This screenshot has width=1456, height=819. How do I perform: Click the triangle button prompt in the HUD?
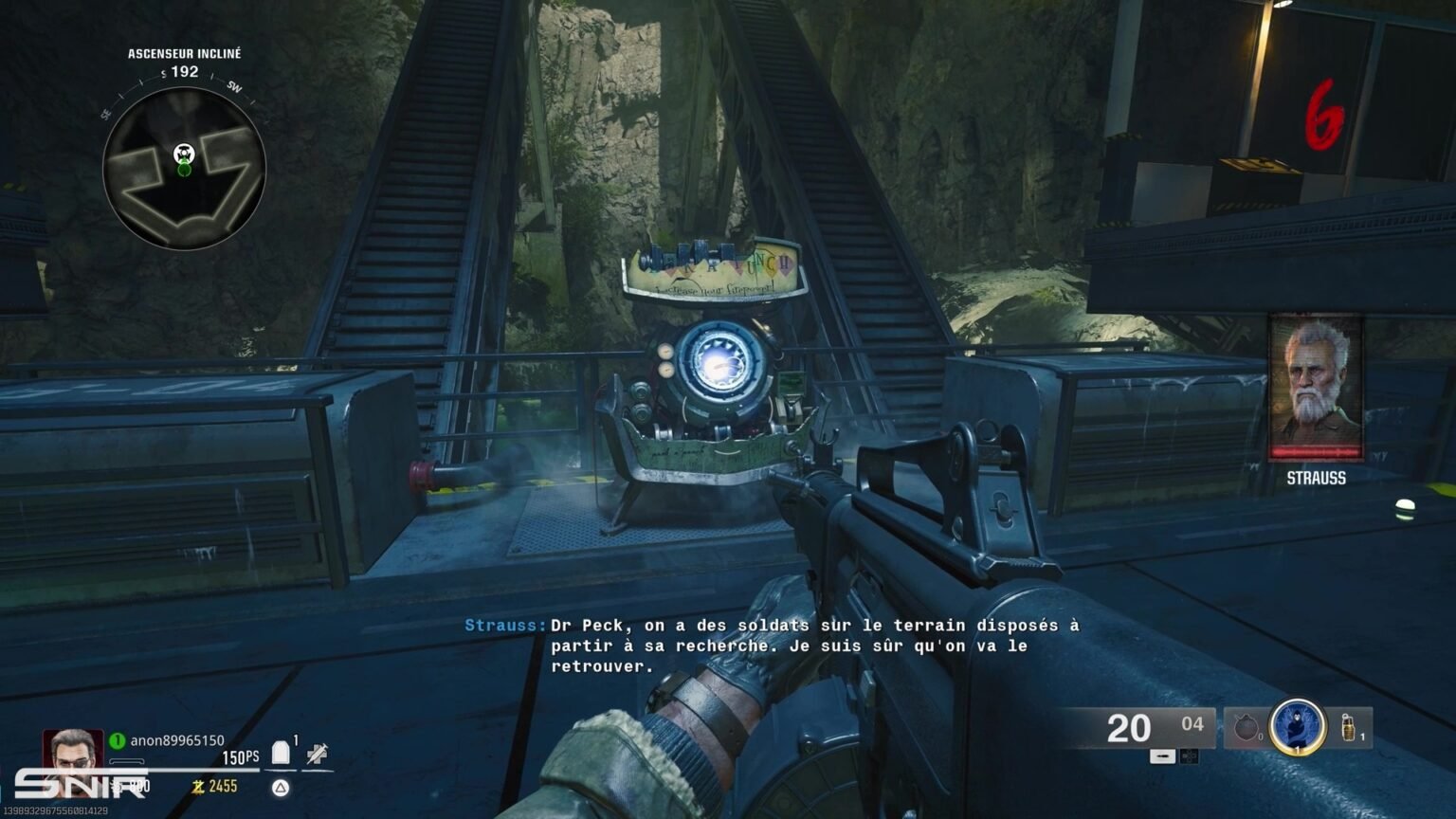coord(279,786)
